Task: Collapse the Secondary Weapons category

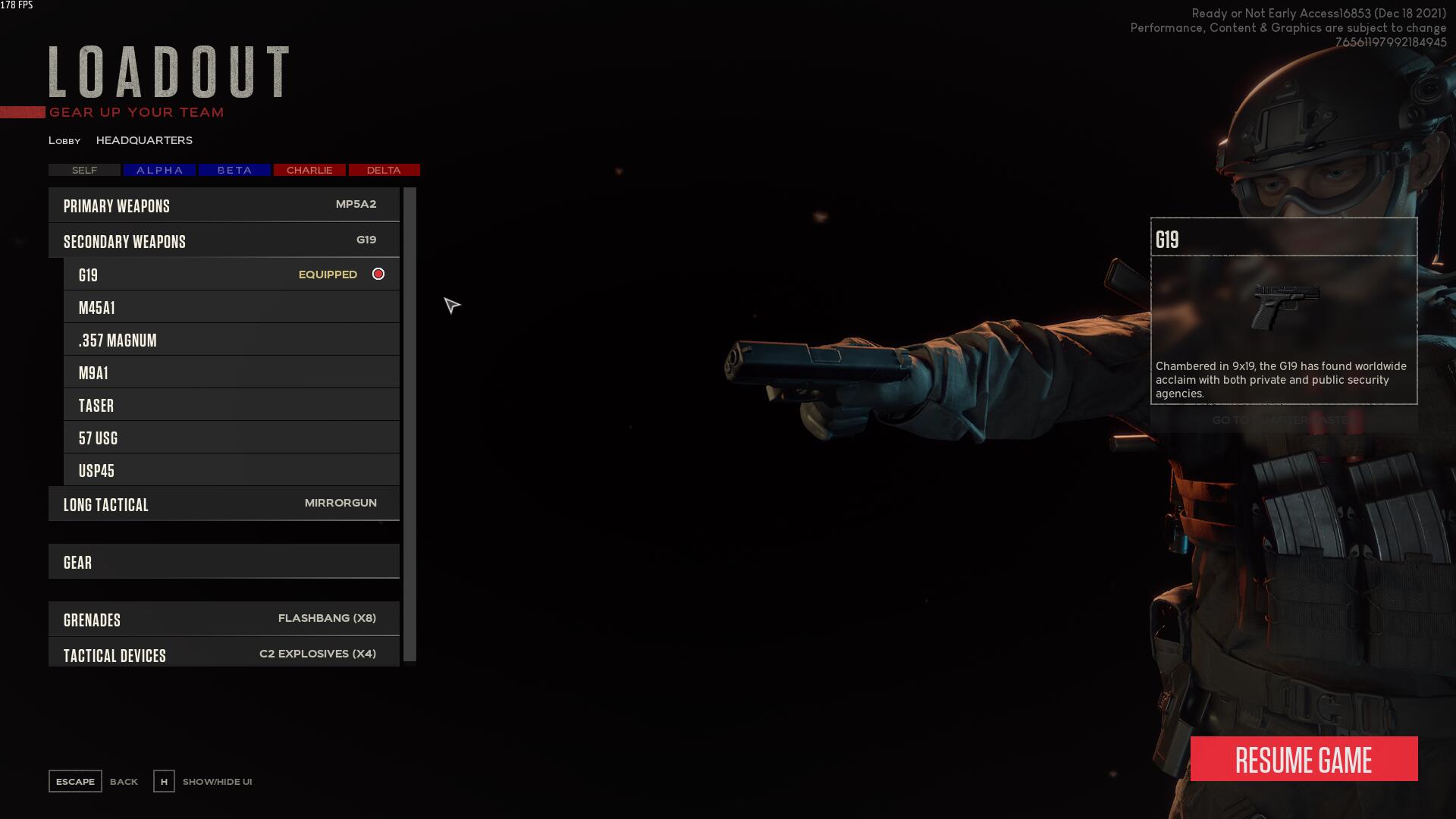Action: 224,241
